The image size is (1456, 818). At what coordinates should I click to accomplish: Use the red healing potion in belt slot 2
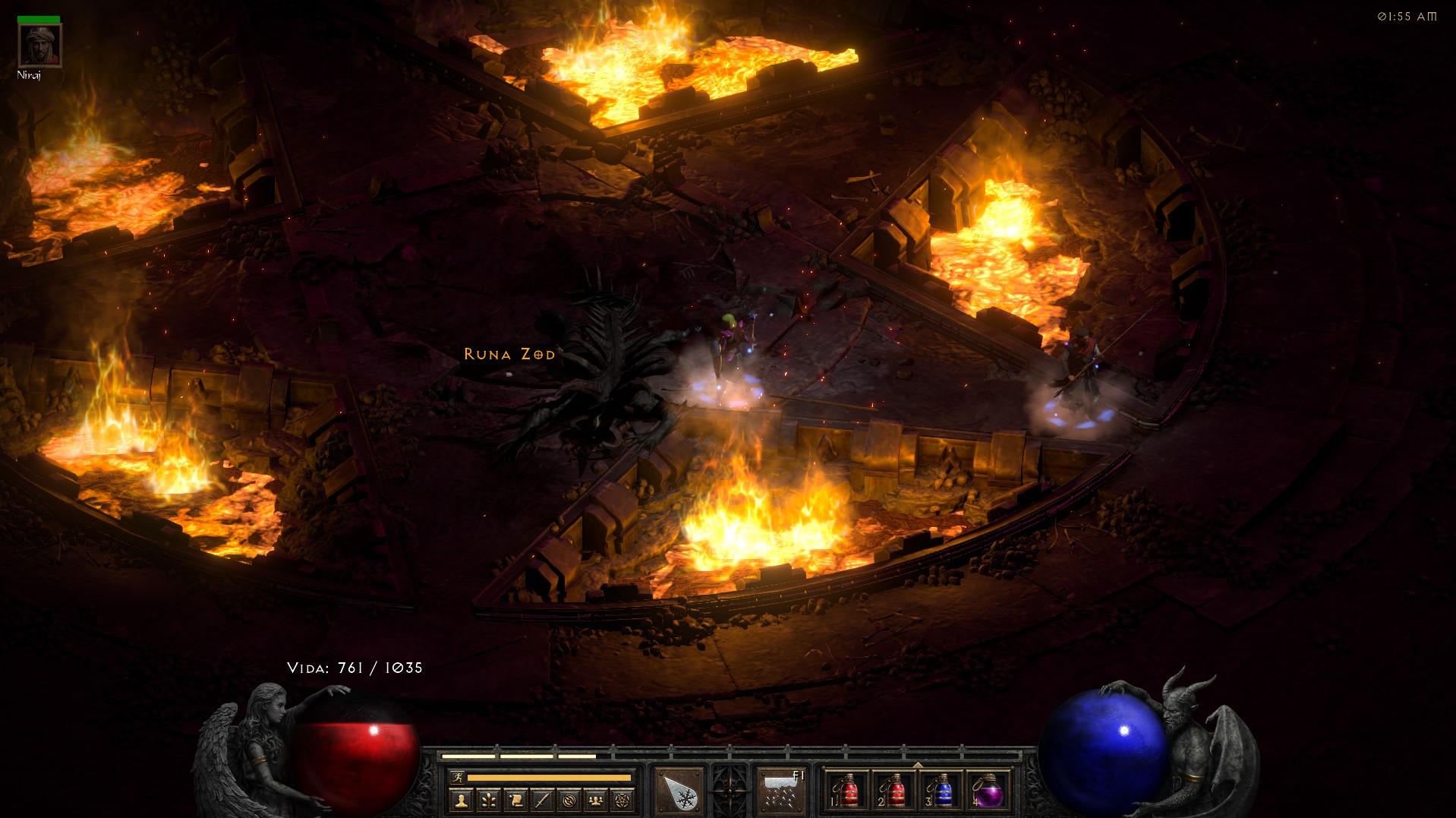[893, 791]
